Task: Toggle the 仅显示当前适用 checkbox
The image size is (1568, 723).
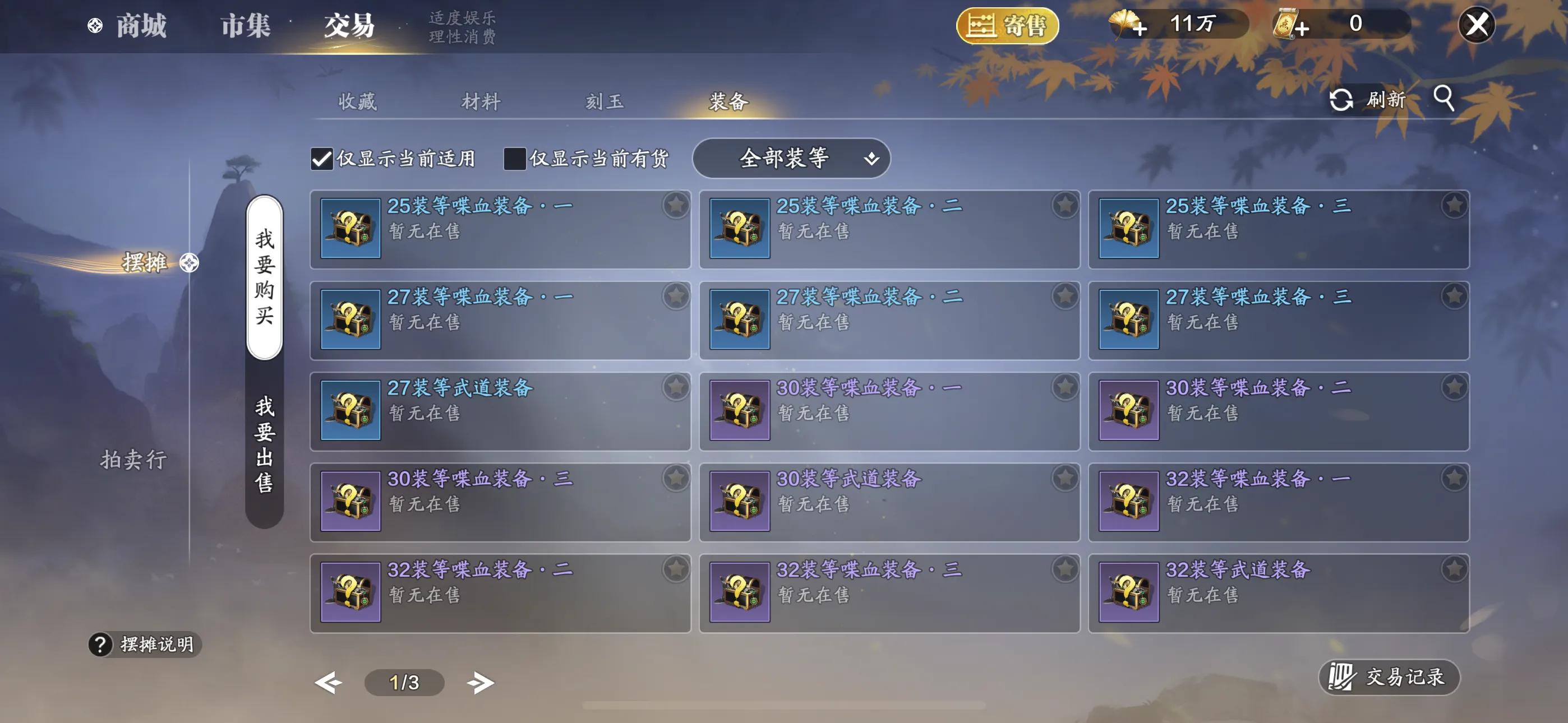Action: (322, 159)
